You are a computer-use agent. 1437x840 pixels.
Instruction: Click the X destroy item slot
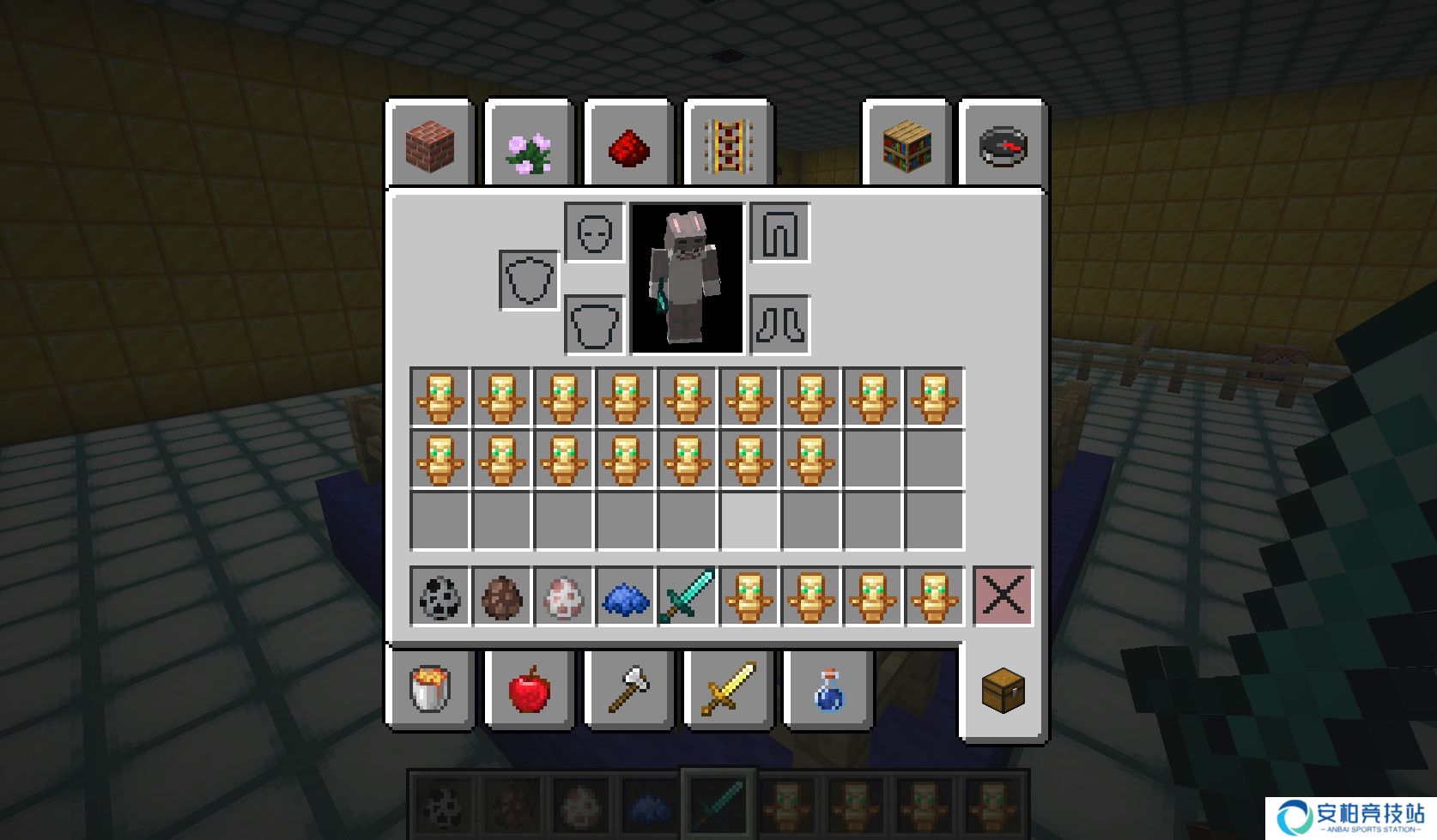pyautogui.click(x=1003, y=596)
